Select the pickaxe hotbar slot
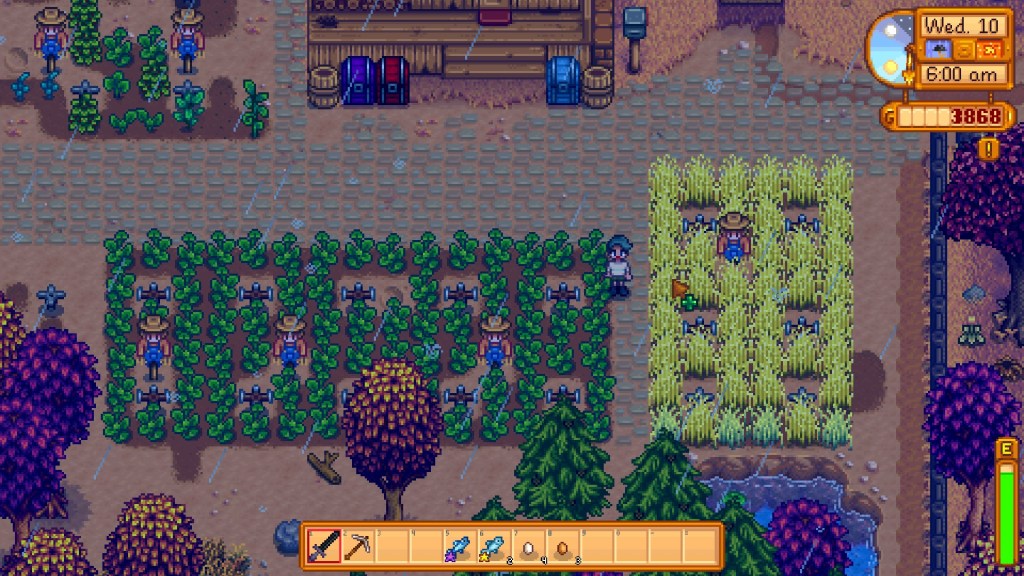The width and height of the screenshot is (1024, 576). (357, 546)
